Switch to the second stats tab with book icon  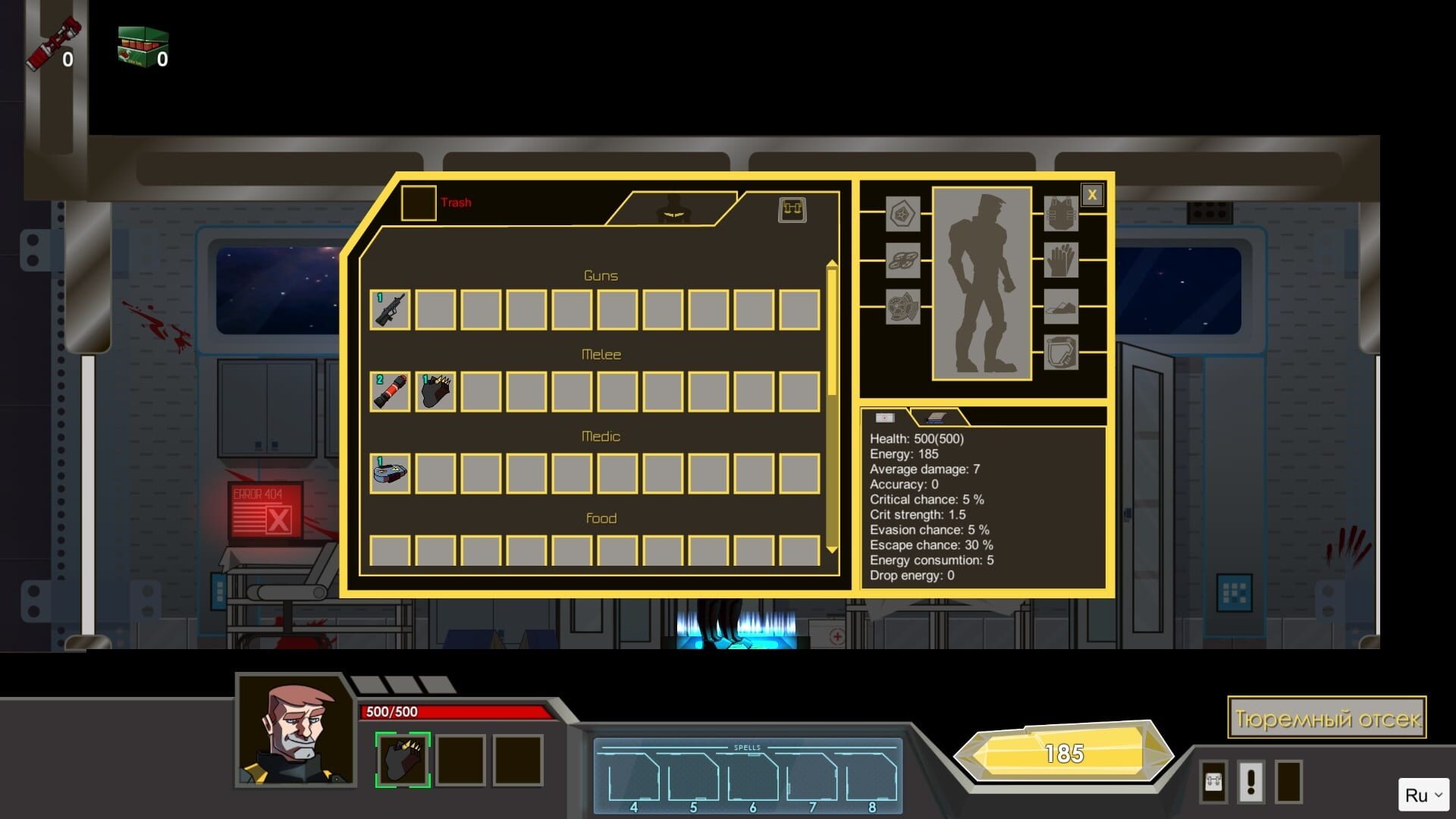tap(937, 418)
